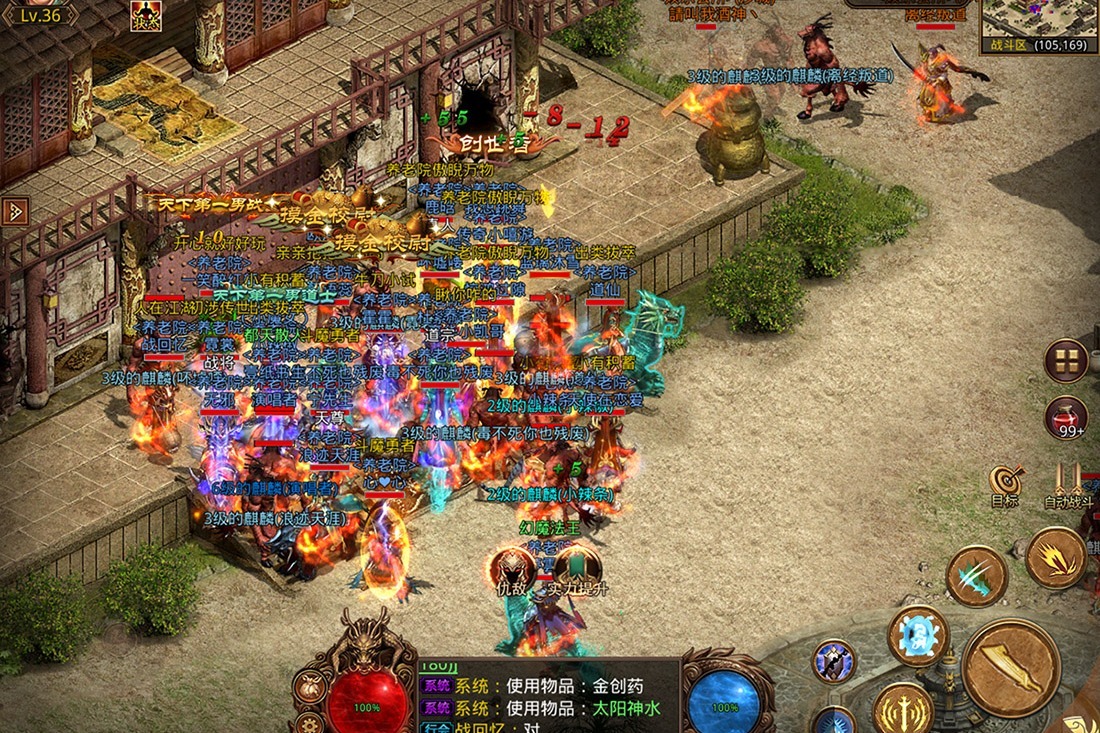1100x733 pixels.
Task: Select the red status buff icon
Action: [146, 15]
